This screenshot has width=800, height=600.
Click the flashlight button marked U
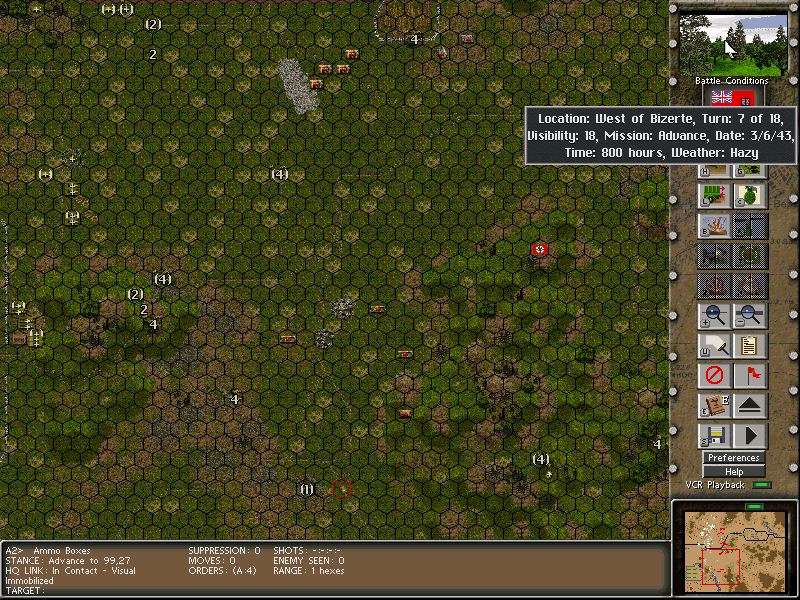pyautogui.click(x=714, y=346)
